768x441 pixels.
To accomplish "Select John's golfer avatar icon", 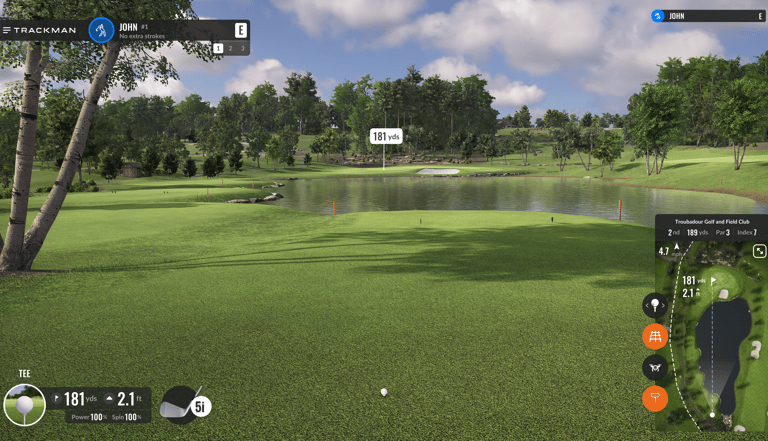I will point(101,30).
